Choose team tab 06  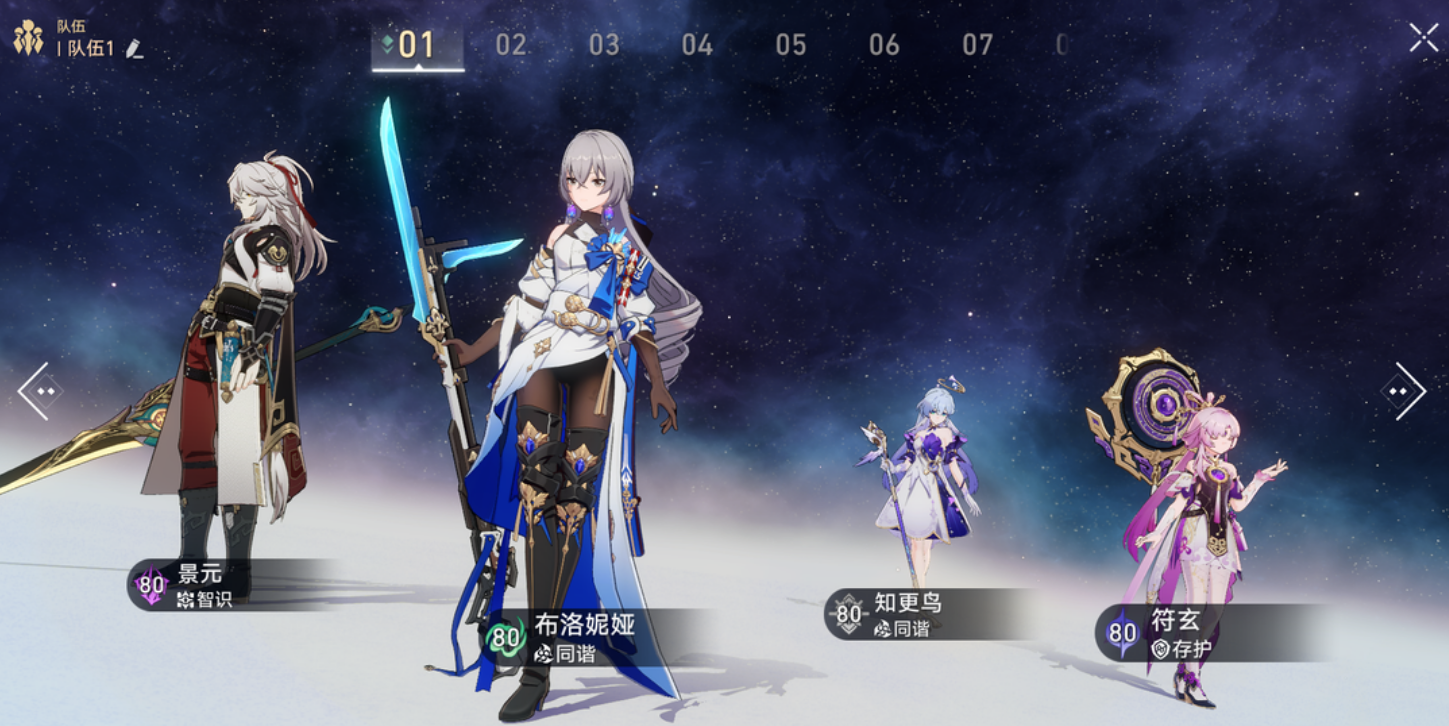point(884,45)
